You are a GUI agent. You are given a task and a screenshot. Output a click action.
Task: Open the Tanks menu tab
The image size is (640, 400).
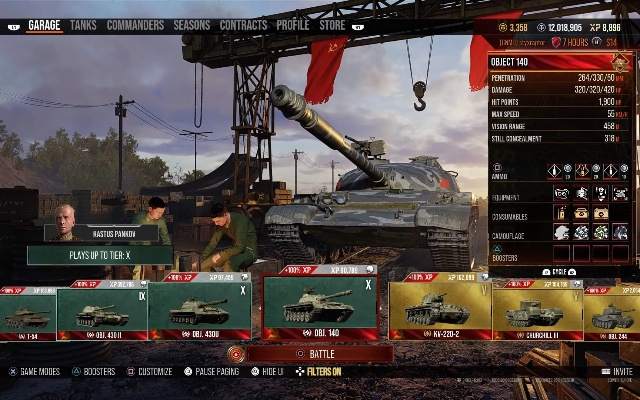pyautogui.click(x=83, y=25)
